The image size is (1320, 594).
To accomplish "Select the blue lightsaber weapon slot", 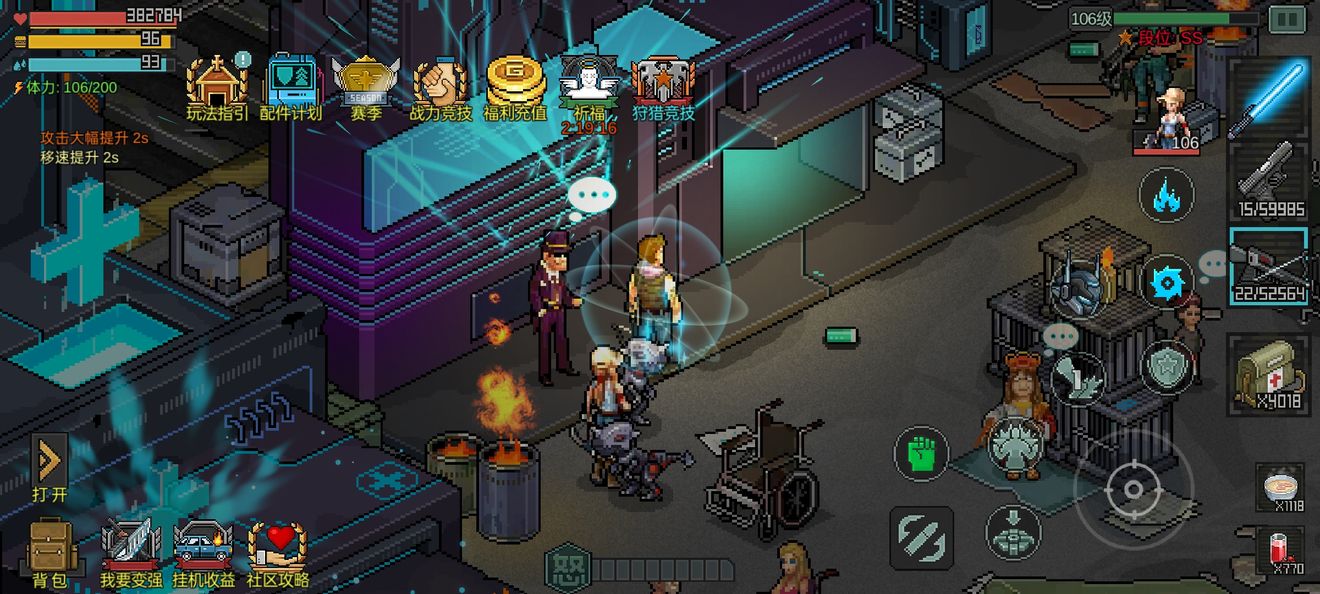I will pos(1267,97).
